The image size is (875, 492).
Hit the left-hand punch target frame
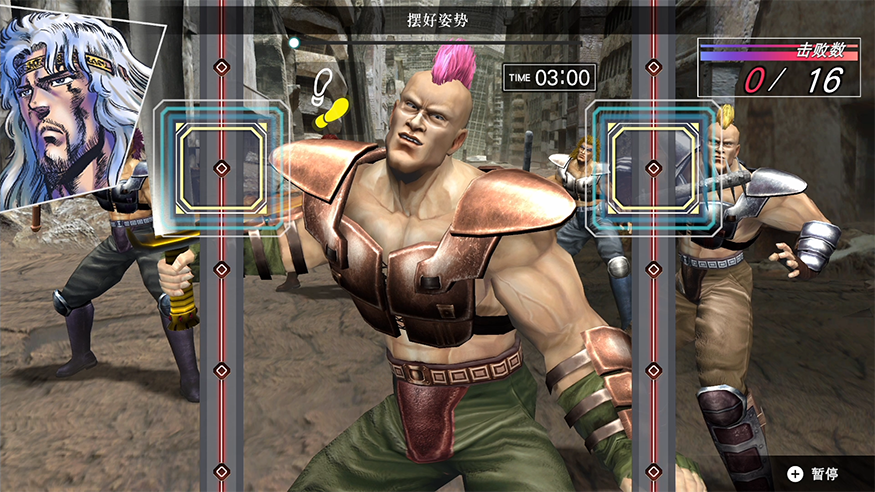pyautogui.click(x=221, y=168)
